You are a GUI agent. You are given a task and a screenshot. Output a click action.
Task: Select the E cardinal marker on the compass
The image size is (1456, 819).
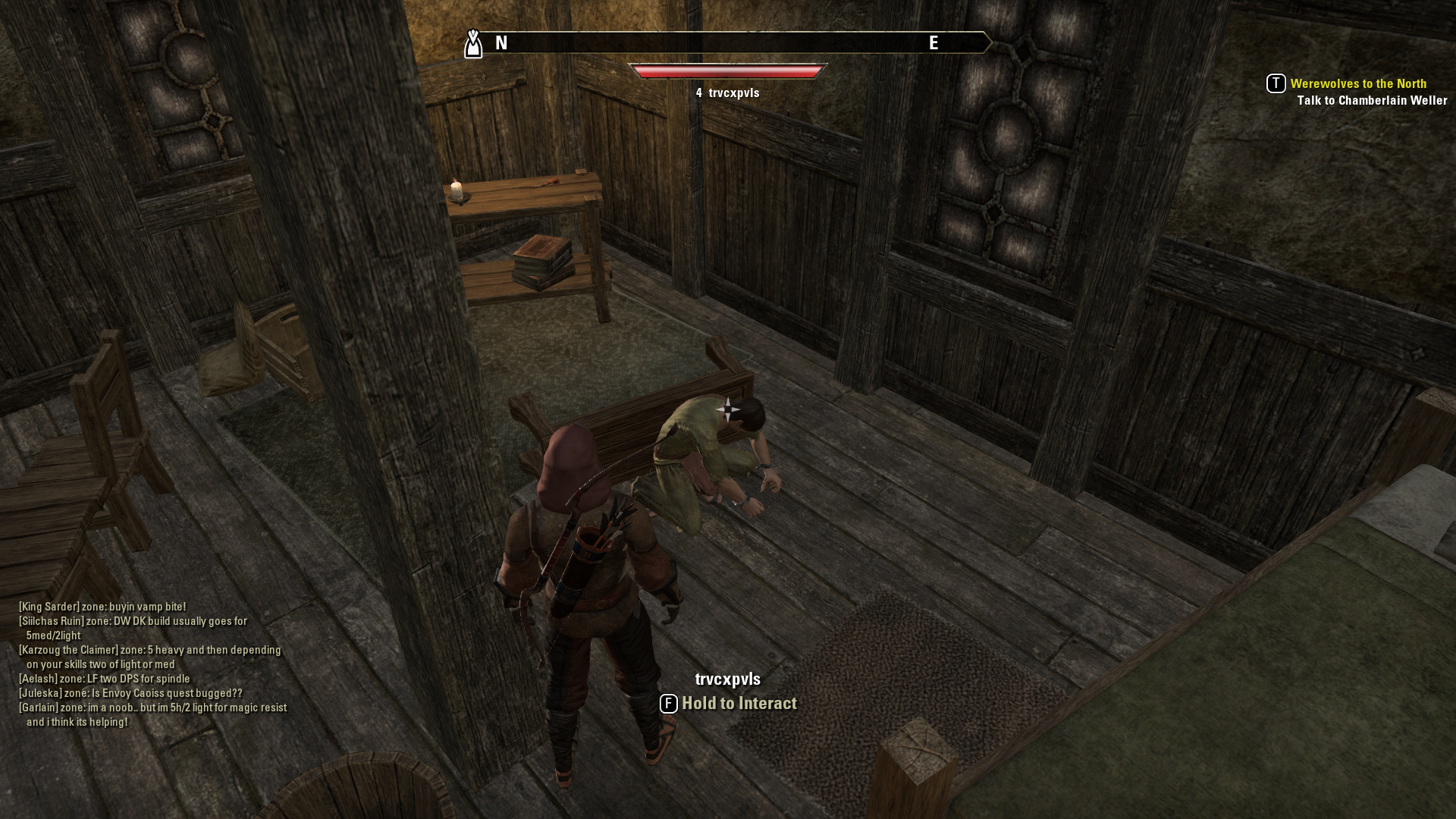(x=934, y=43)
